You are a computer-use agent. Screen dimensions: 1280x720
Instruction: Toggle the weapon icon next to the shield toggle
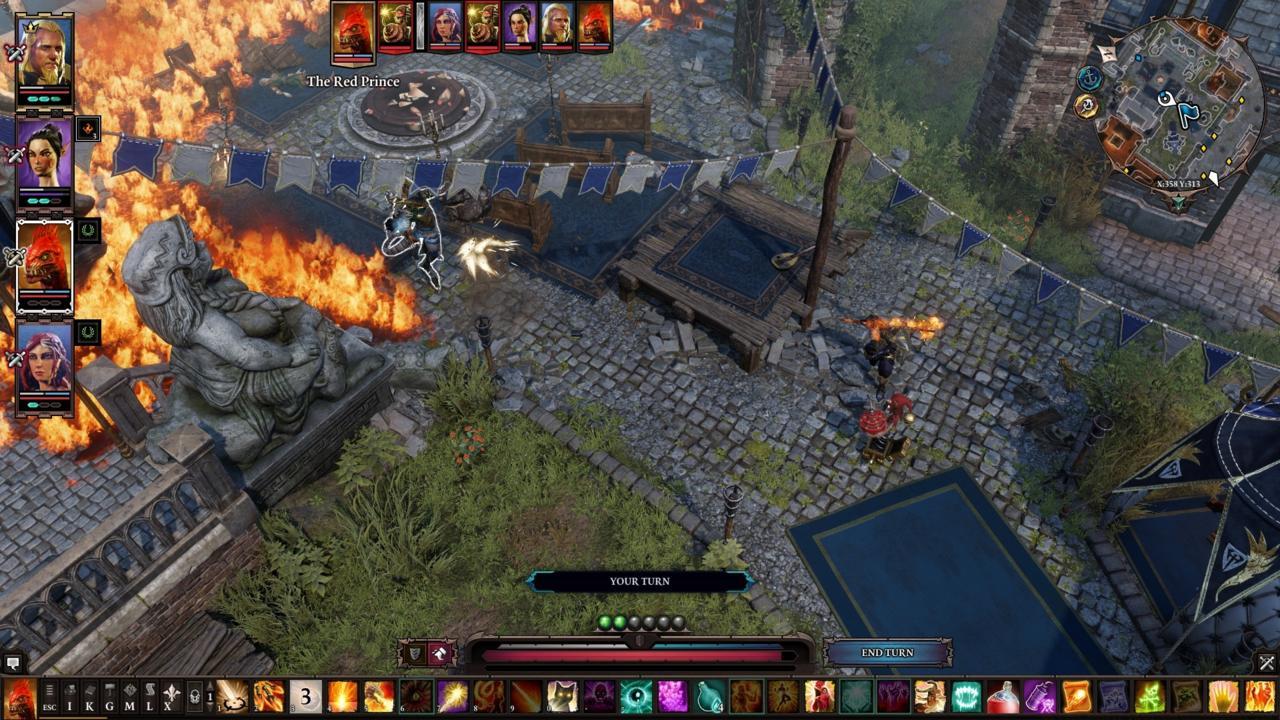[439, 652]
